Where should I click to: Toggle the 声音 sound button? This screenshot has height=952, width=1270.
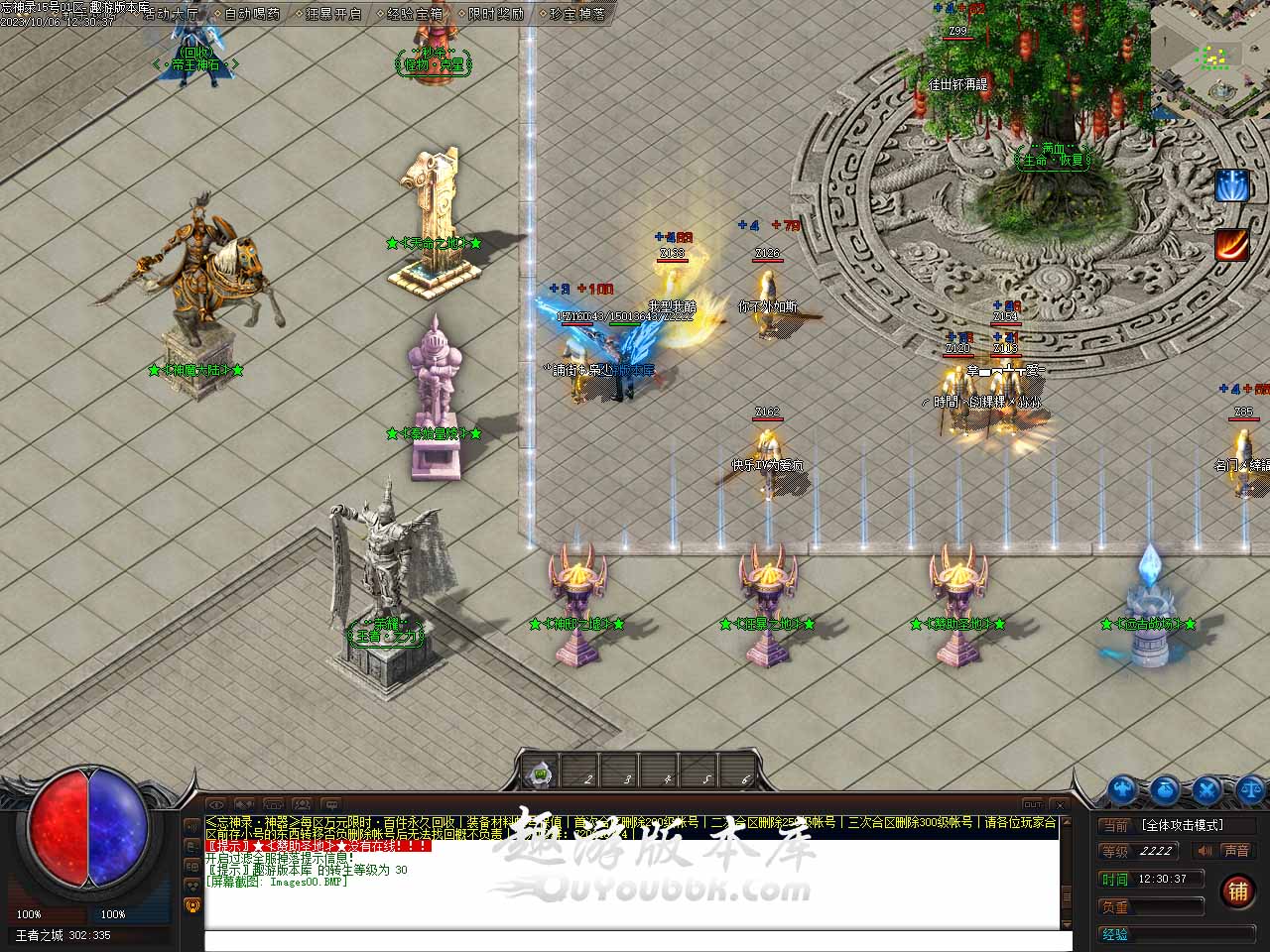tap(1235, 851)
